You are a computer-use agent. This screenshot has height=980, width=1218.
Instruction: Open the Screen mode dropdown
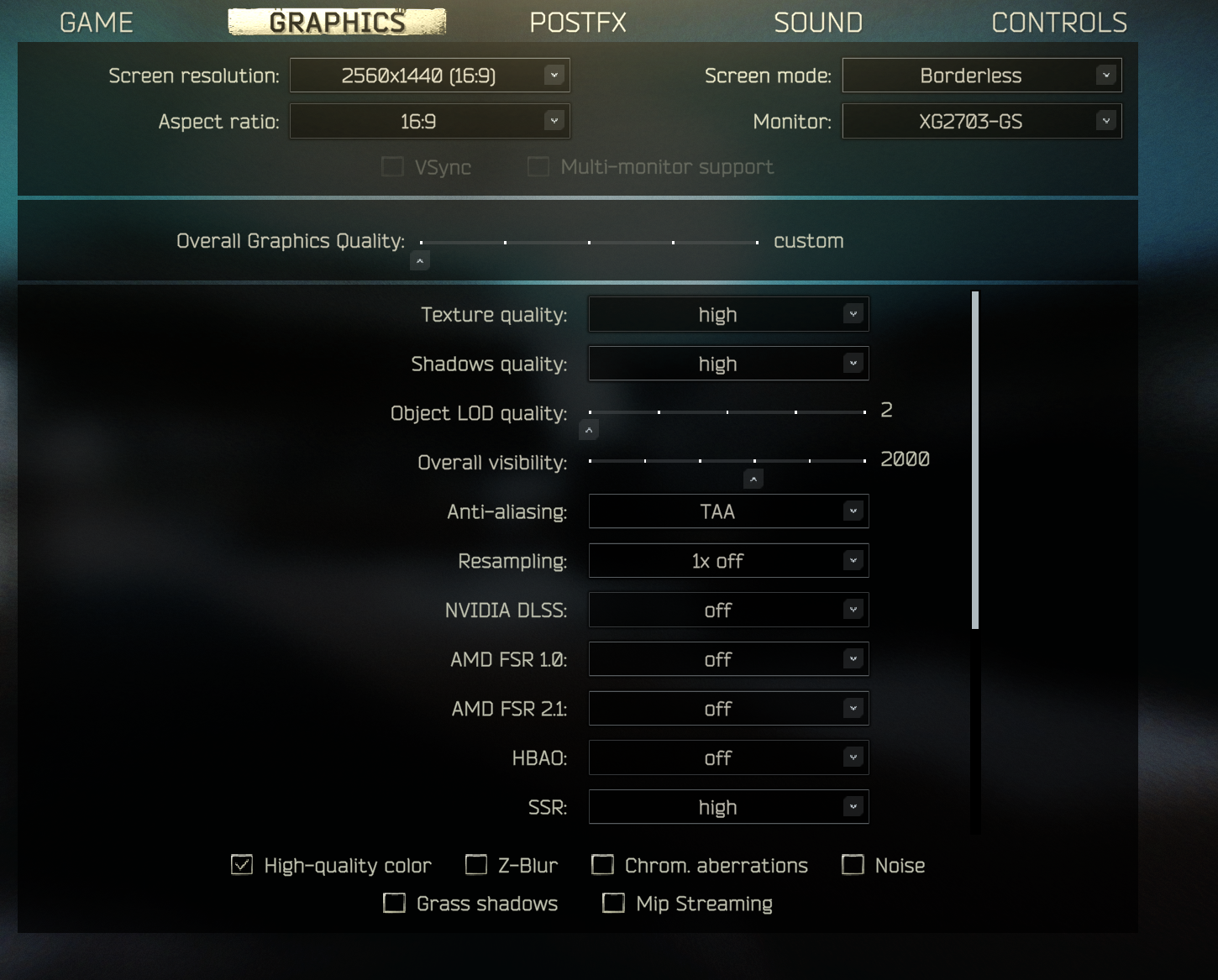coord(981,75)
